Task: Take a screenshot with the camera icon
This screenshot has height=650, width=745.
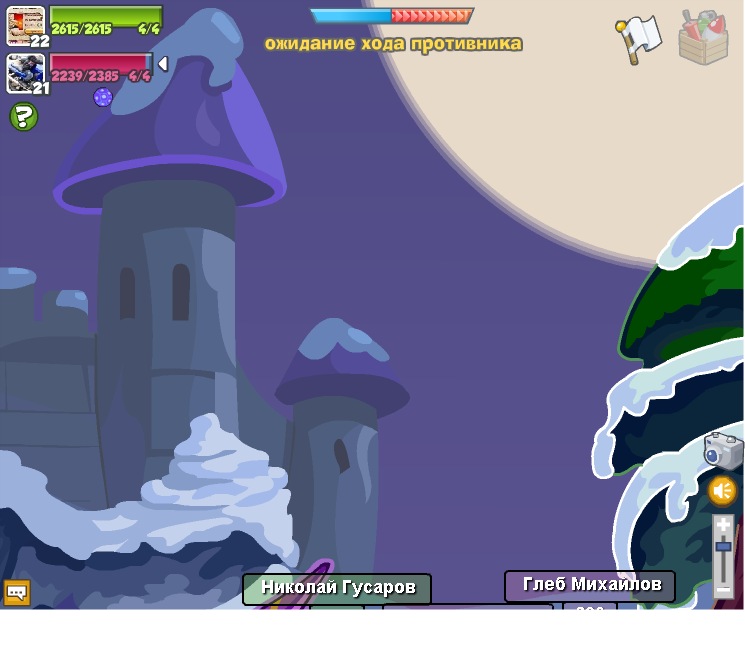Action: pos(722,451)
